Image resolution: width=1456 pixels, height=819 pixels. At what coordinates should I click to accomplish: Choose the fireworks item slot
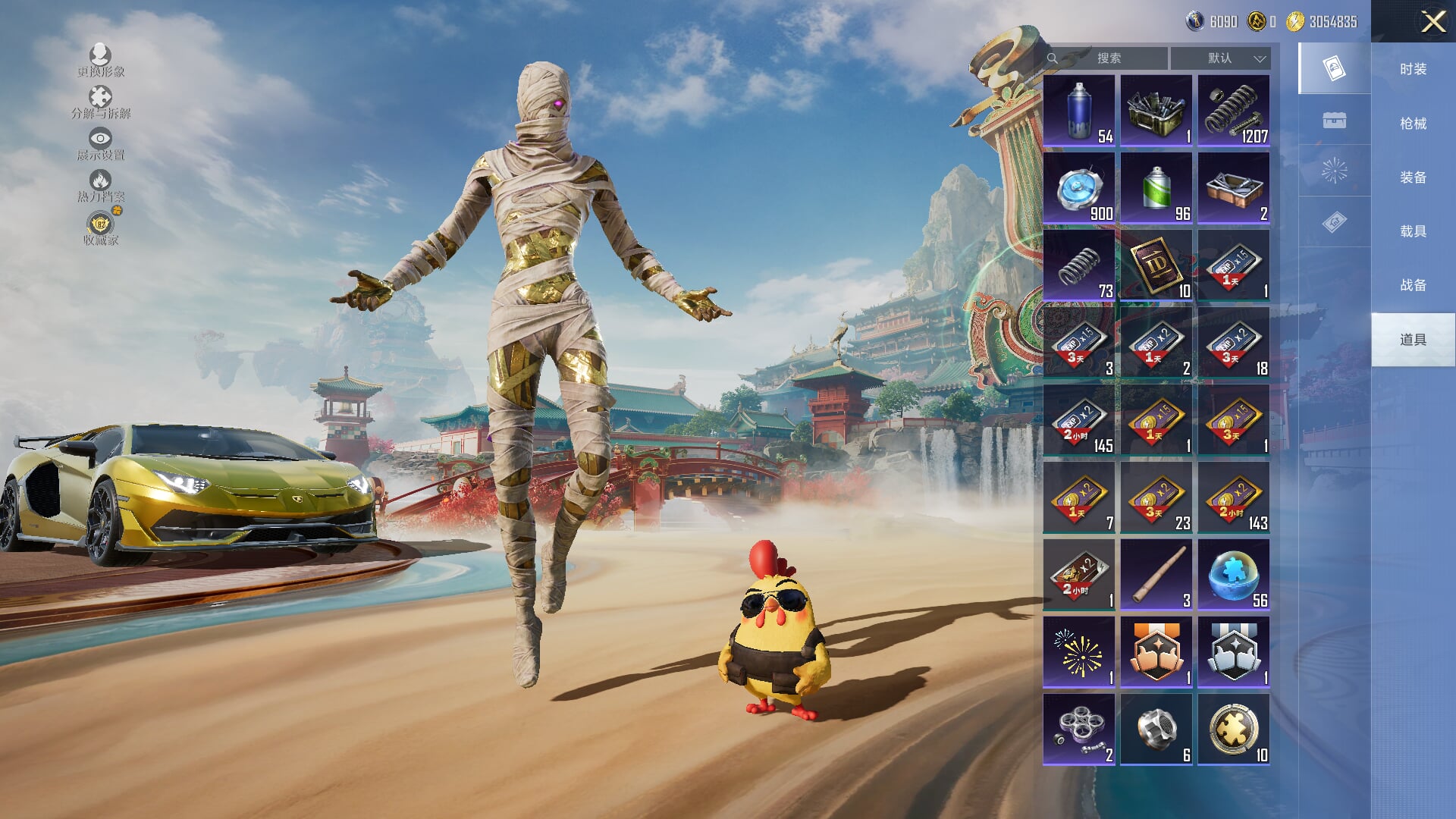pyautogui.click(x=1079, y=652)
